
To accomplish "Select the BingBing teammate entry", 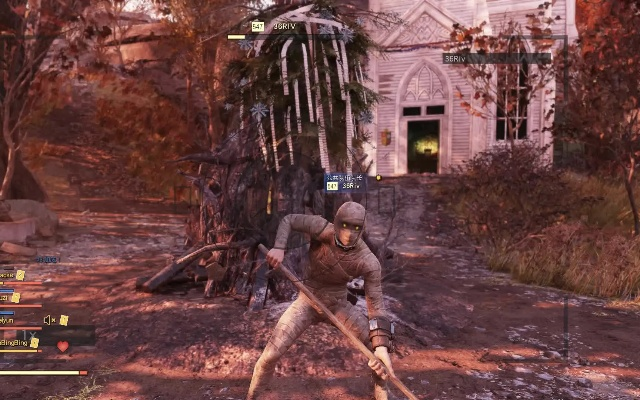I will coord(14,343).
